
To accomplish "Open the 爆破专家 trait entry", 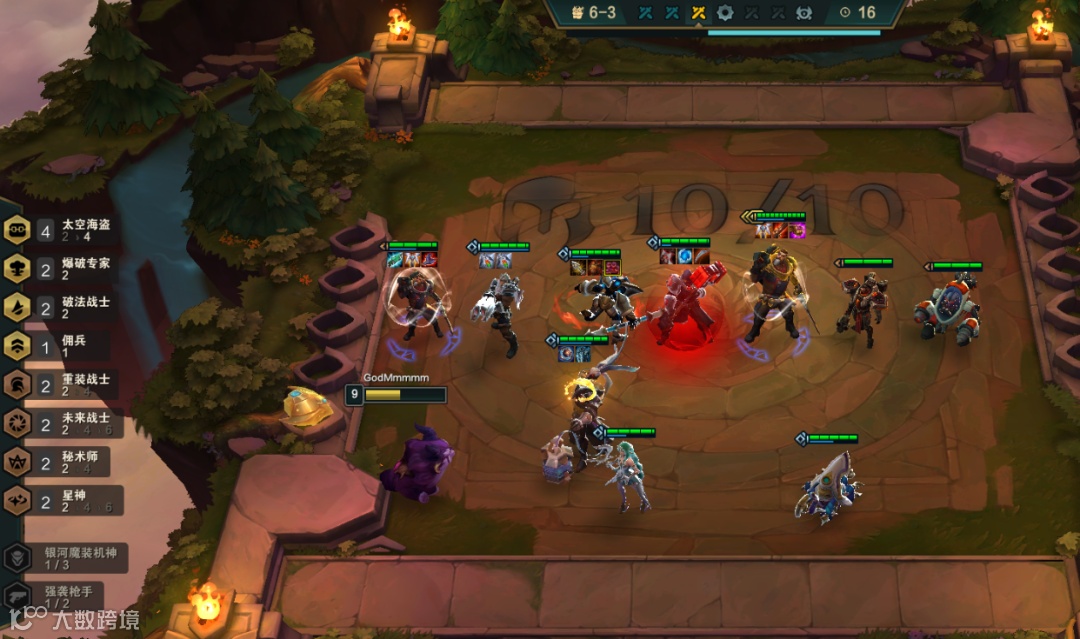I will click(62, 269).
